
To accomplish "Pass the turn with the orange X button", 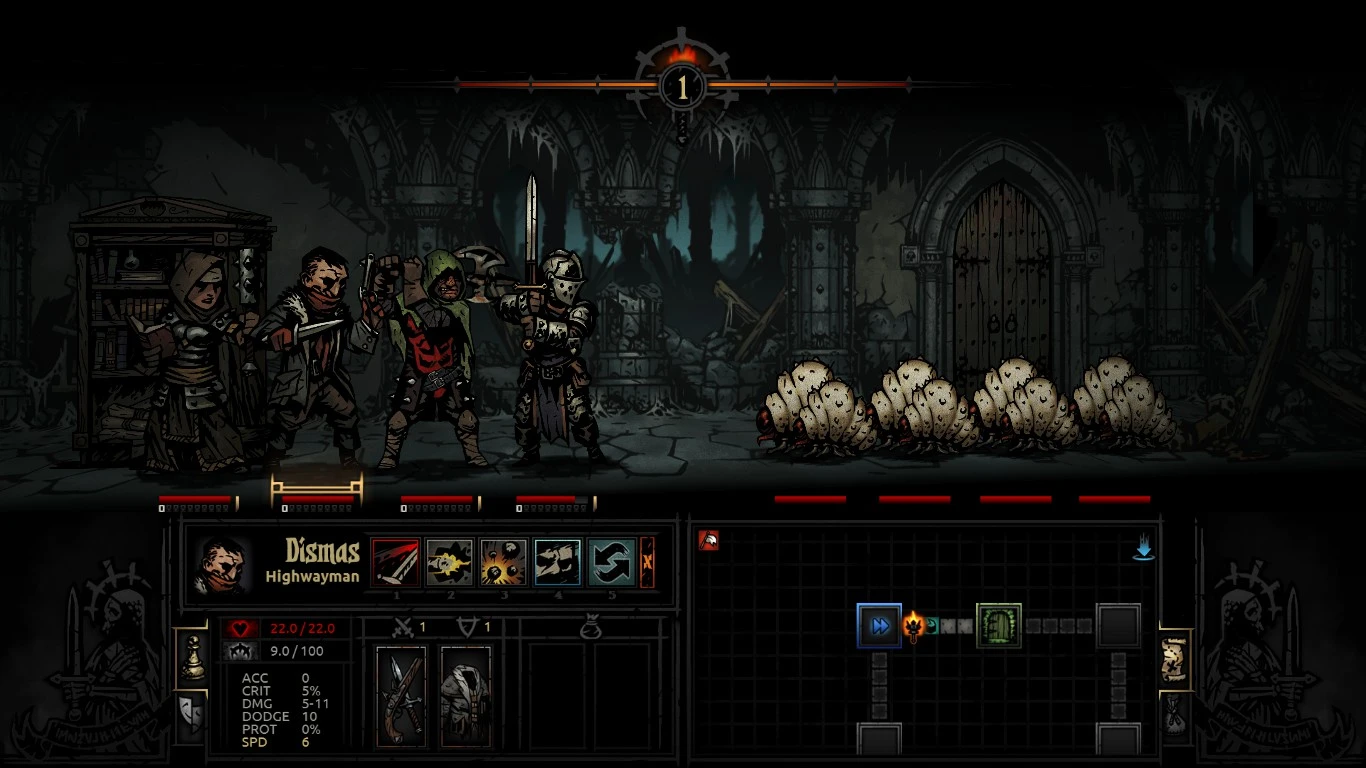I will click(647, 562).
